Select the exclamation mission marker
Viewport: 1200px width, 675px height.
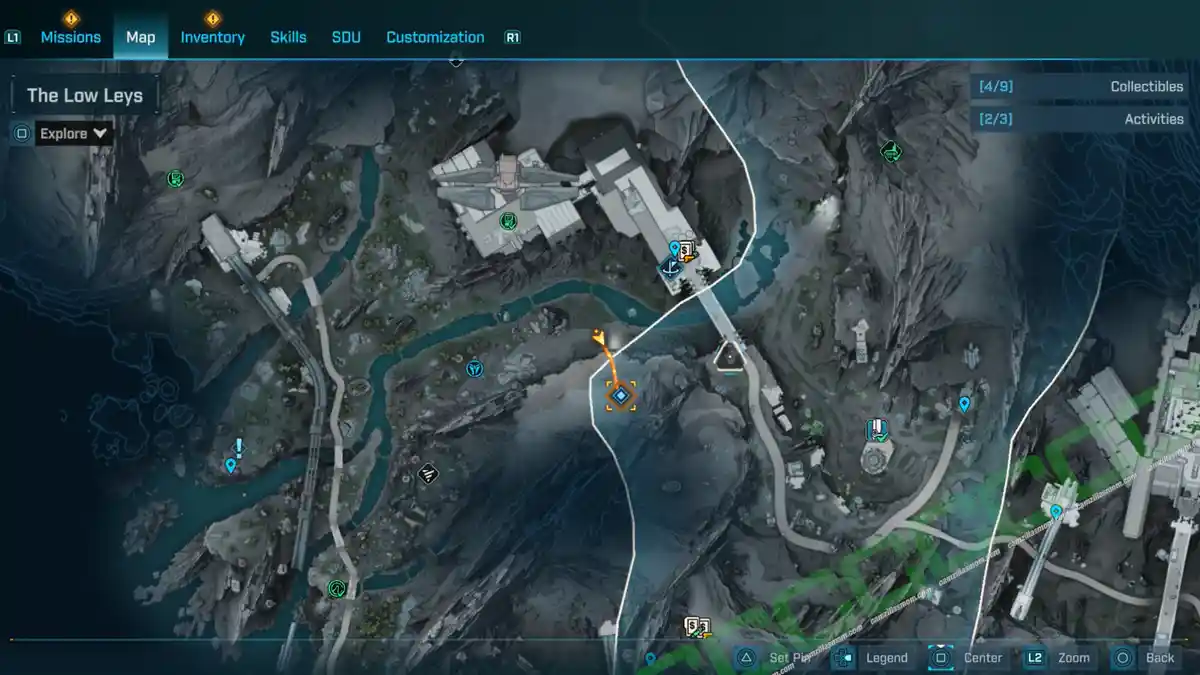click(x=238, y=447)
